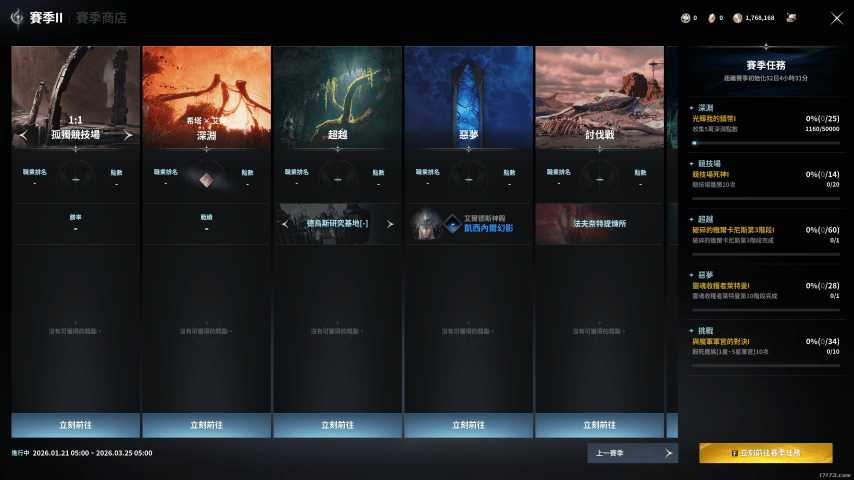Click the gold coin currency icon
Screen dimensions: 854x480
[x=738, y=18]
